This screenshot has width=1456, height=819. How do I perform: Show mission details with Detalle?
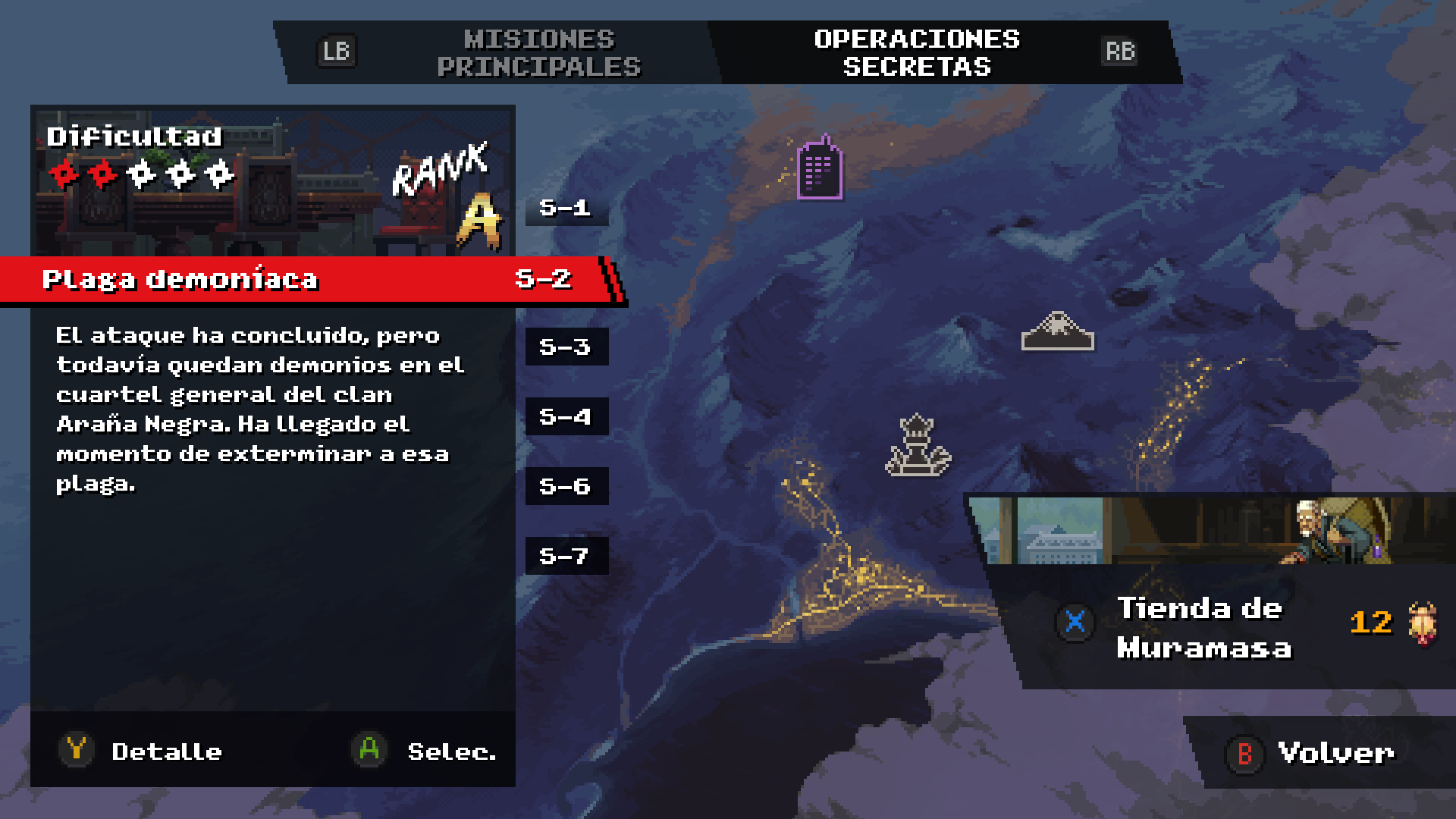click(142, 751)
